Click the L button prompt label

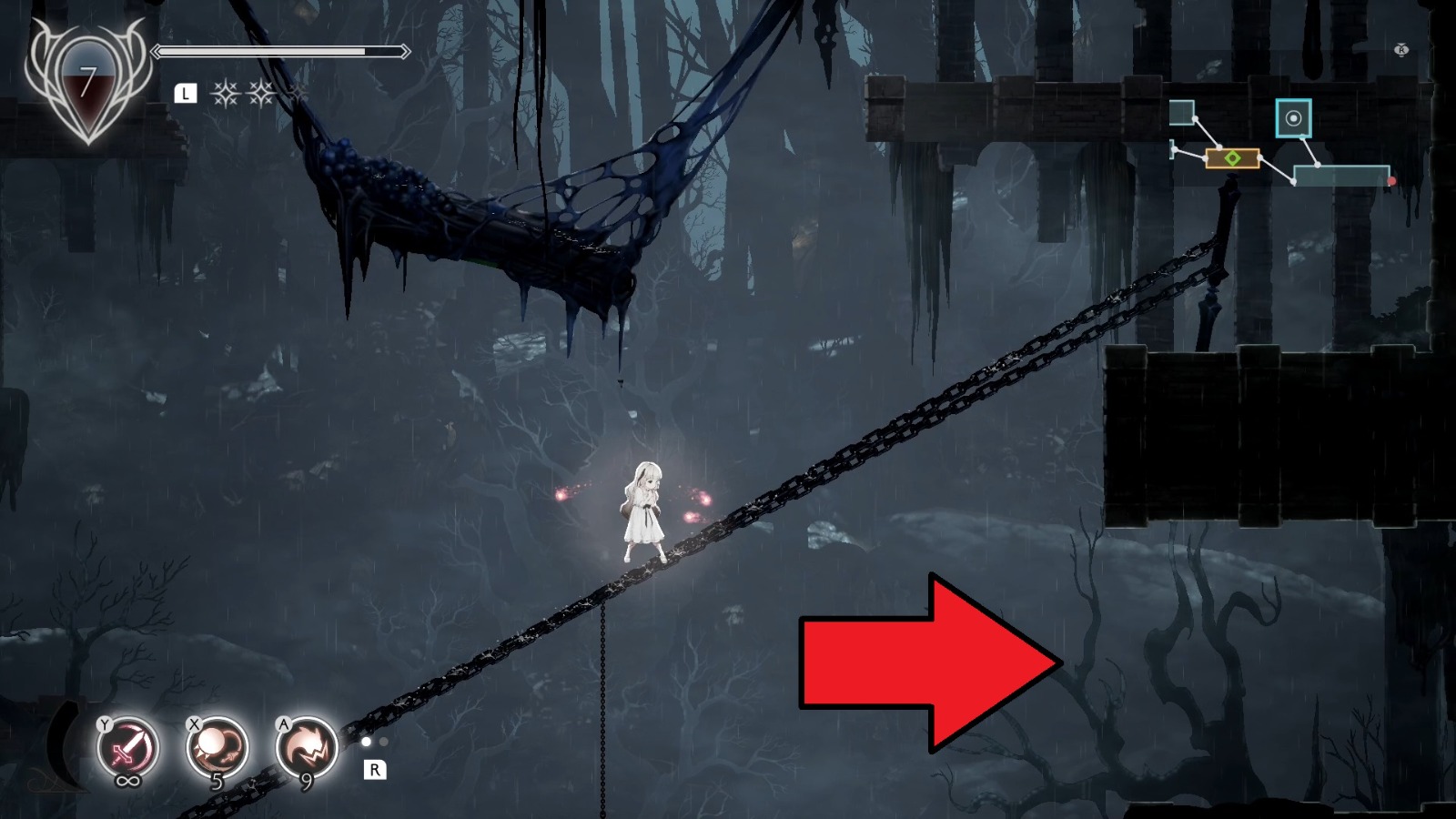pos(186,92)
